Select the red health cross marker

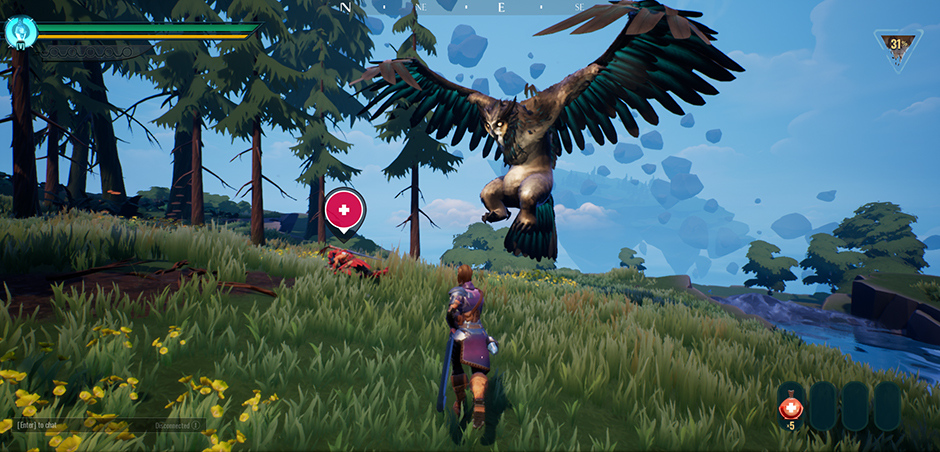coord(344,211)
